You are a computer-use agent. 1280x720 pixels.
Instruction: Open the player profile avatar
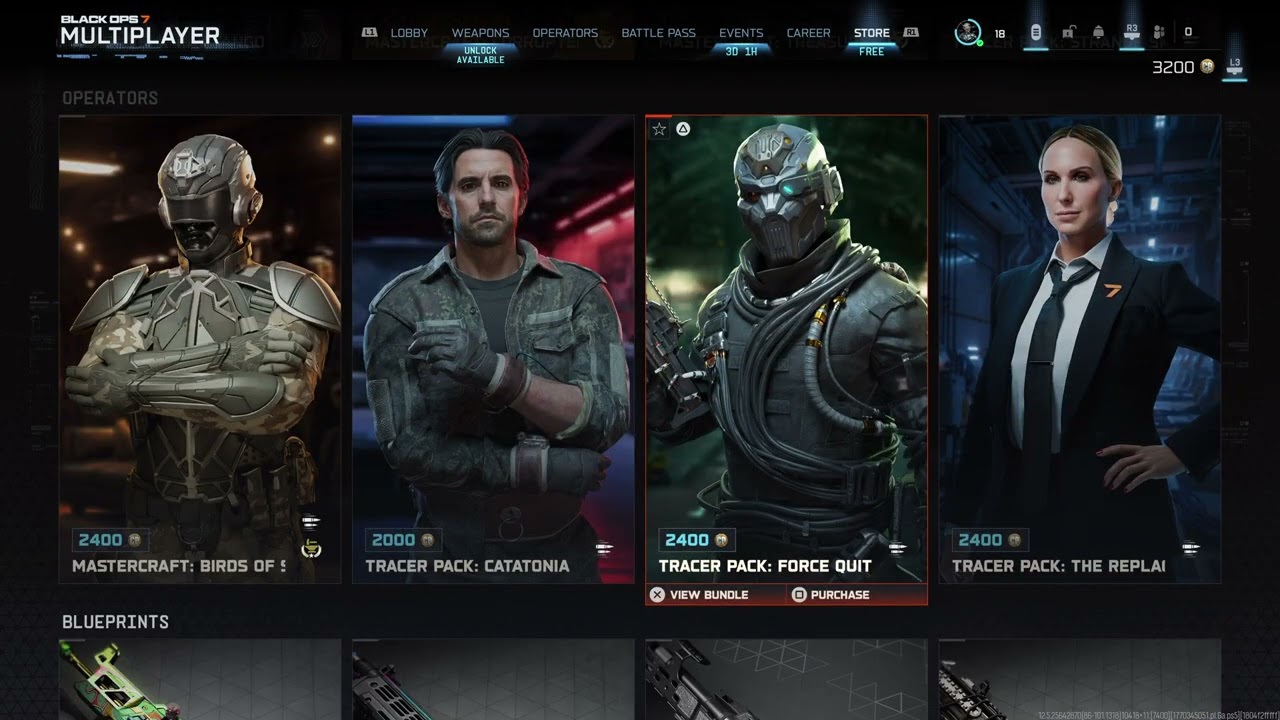click(x=968, y=33)
